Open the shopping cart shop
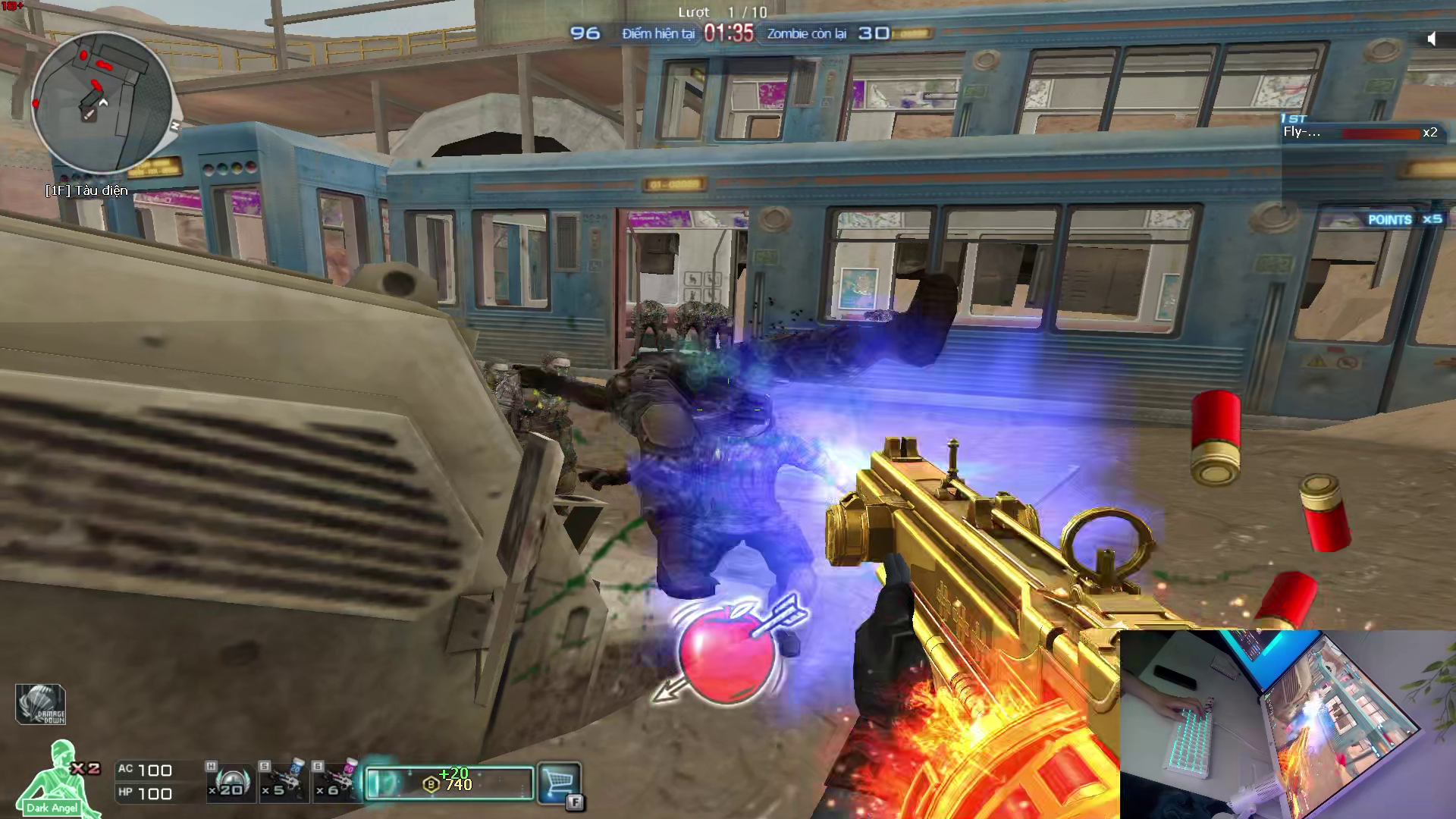 pyautogui.click(x=559, y=782)
